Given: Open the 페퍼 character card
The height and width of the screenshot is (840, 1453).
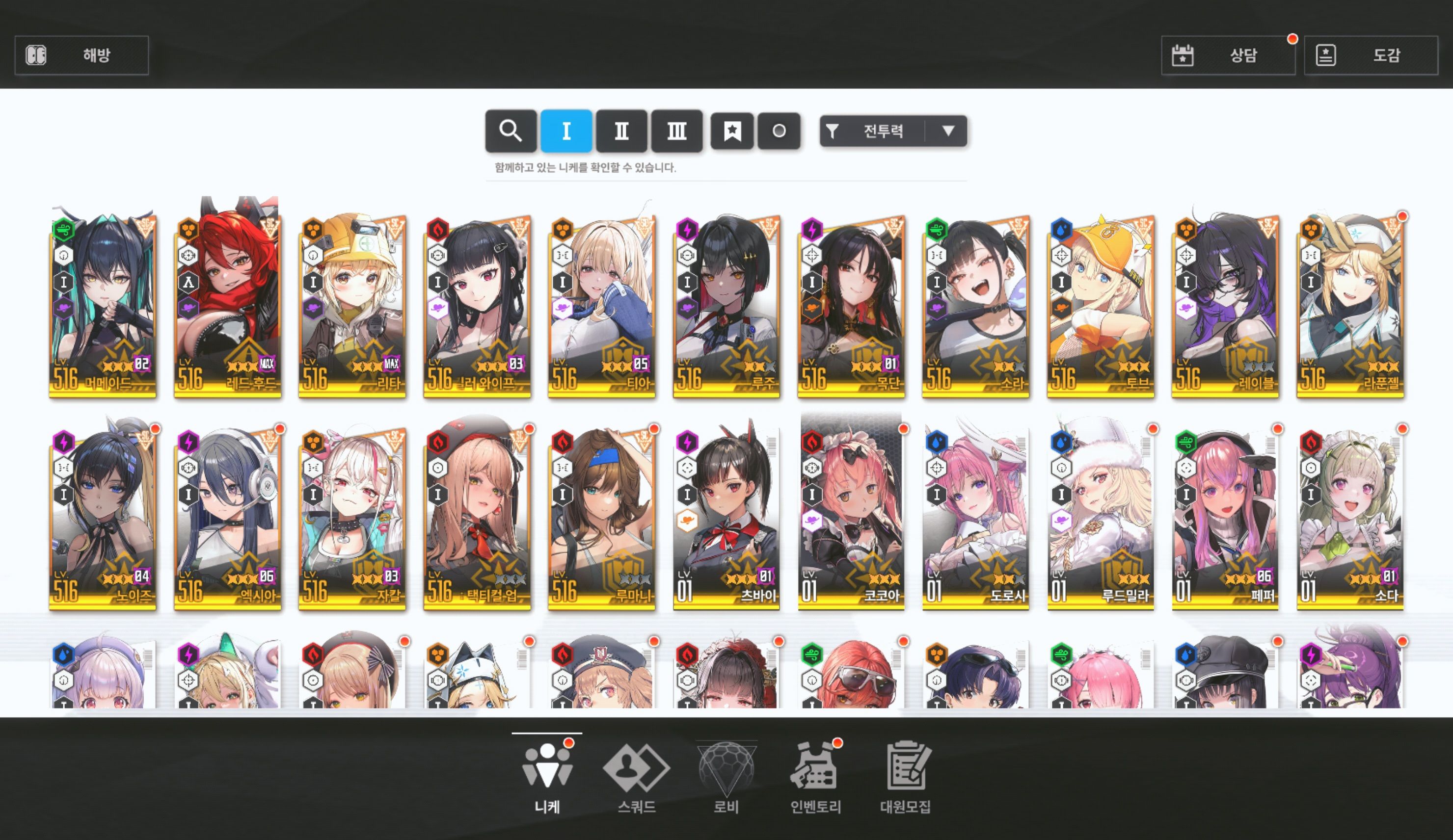Looking at the screenshot, I should tap(1225, 519).
